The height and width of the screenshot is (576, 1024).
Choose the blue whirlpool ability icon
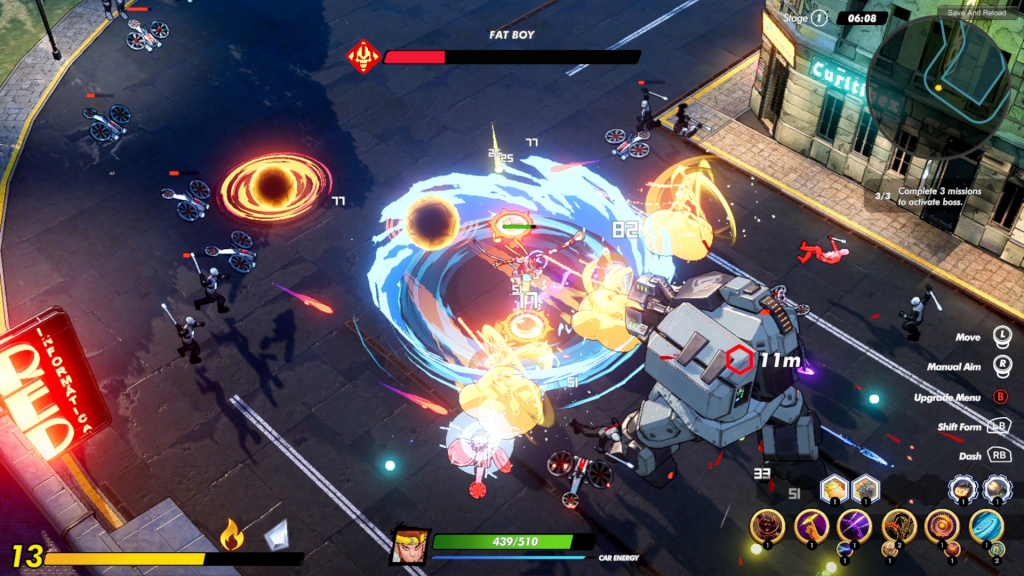(x=985, y=526)
